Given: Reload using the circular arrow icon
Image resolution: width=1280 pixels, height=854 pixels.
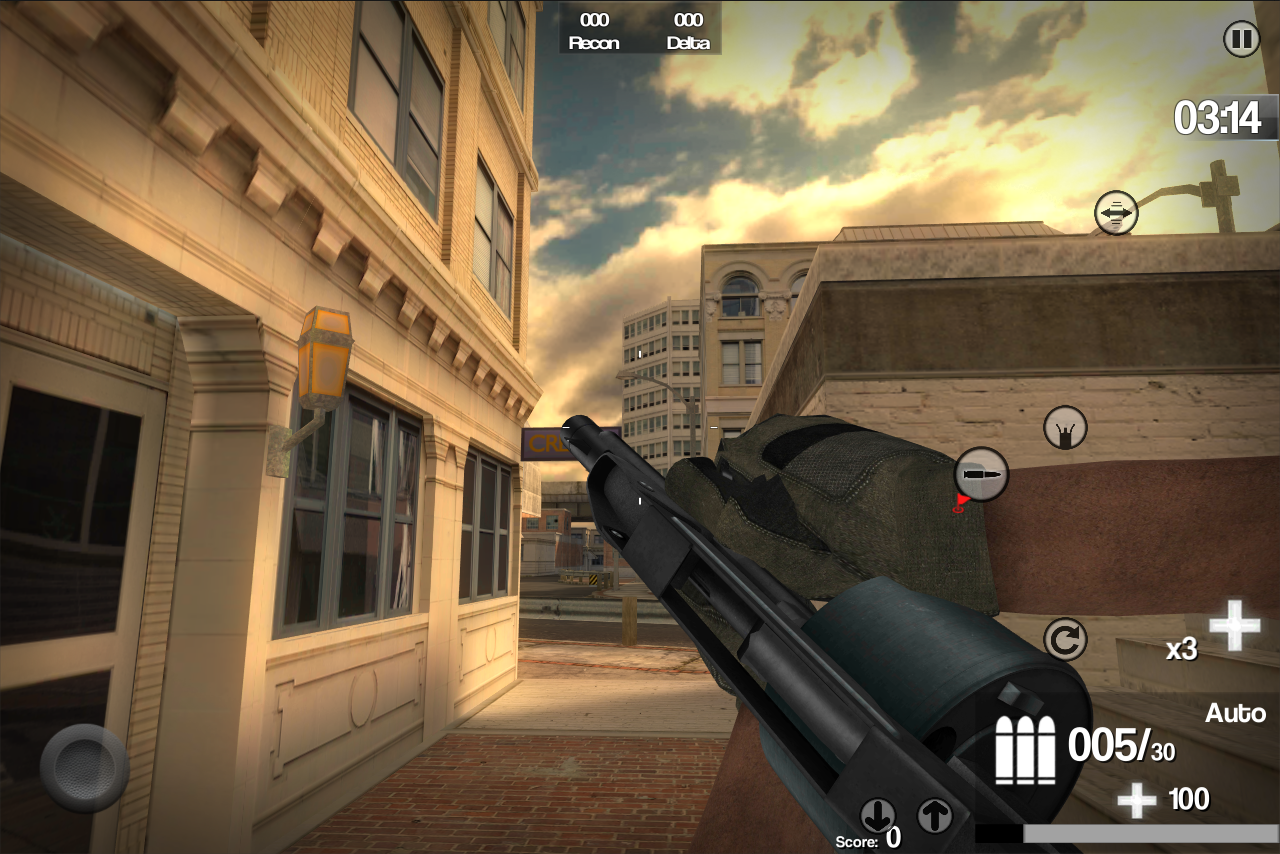Looking at the screenshot, I should click(1065, 636).
